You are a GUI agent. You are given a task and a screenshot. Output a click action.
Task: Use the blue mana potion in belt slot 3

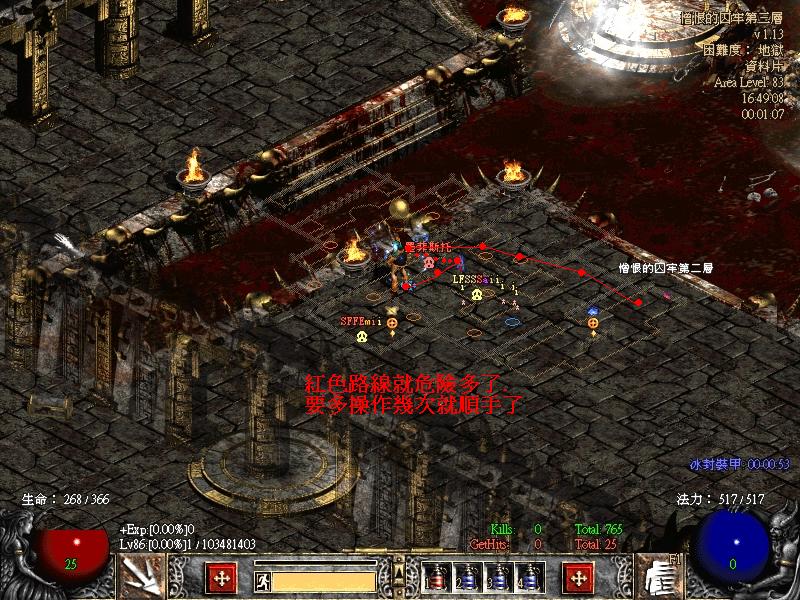[x=498, y=578]
